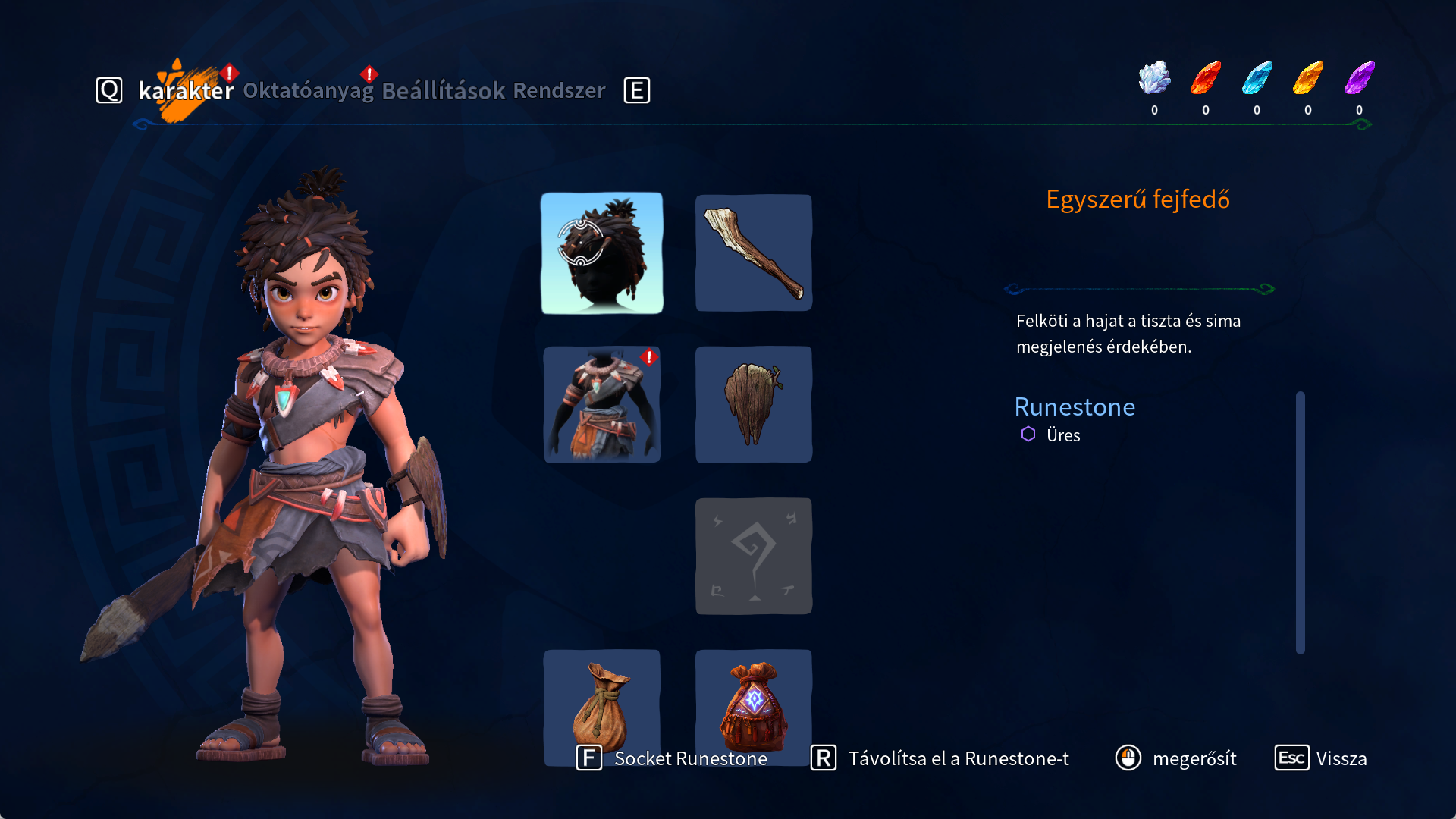
Task: Click the Socket Runestone option
Action: [673, 758]
